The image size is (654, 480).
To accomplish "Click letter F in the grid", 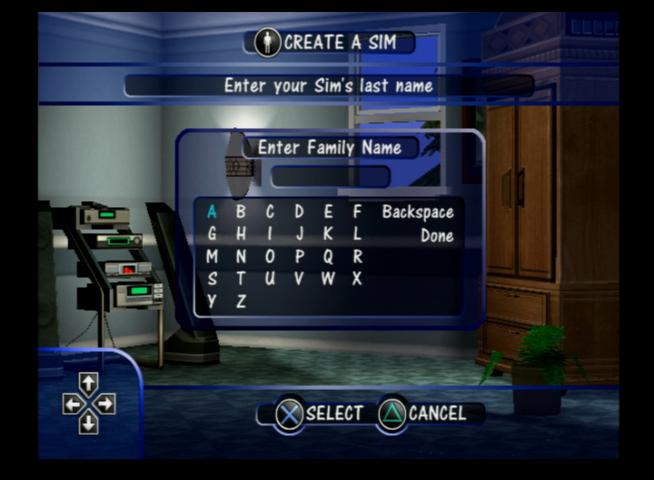I will click(357, 211).
